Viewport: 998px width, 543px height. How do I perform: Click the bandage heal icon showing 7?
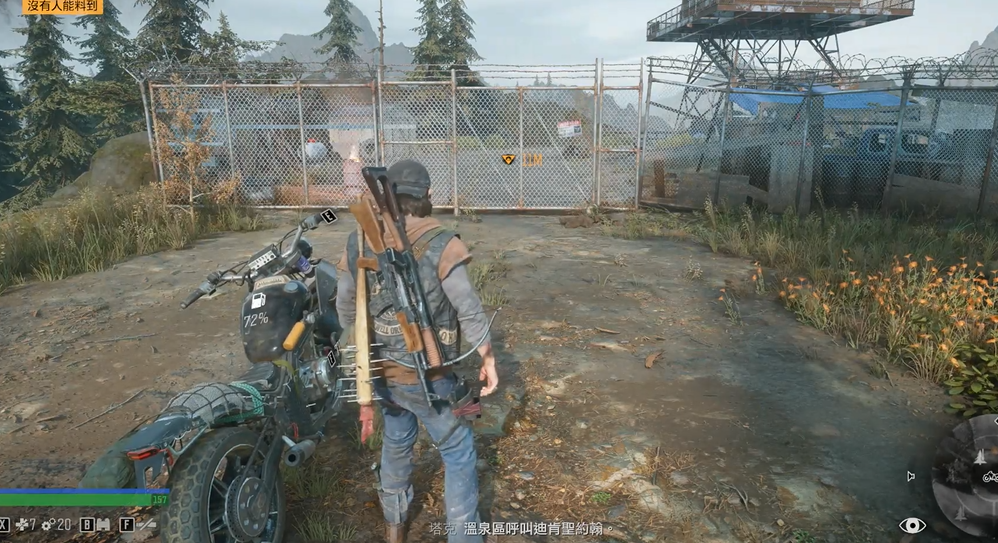pyautogui.click(x=20, y=524)
